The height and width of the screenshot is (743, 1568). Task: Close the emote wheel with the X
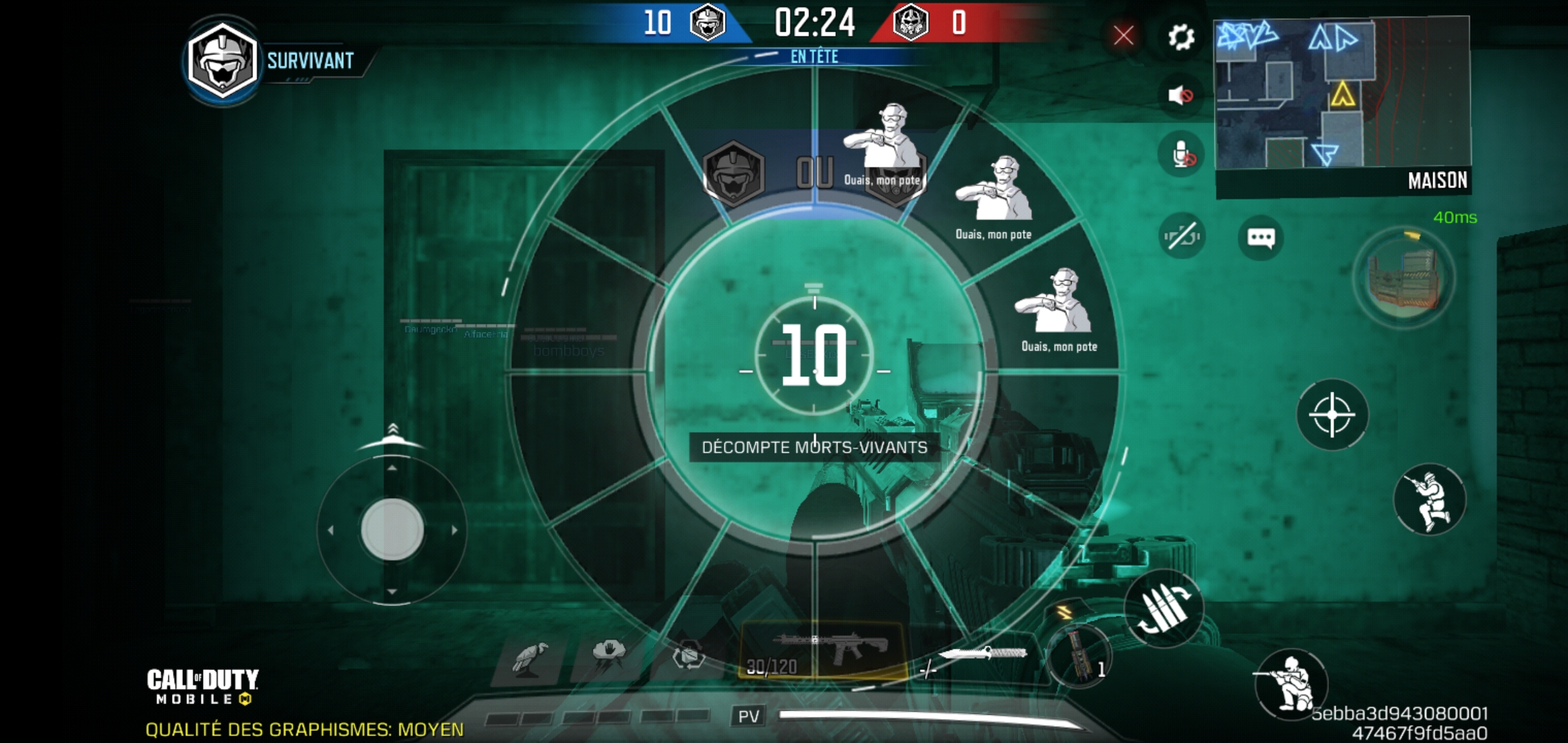[1122, 36]
